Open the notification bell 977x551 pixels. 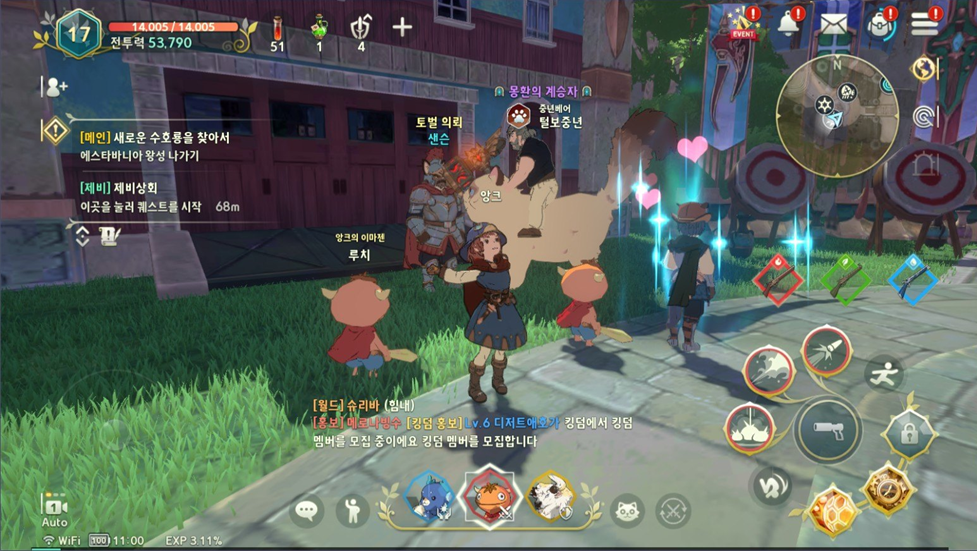[790, 22]
